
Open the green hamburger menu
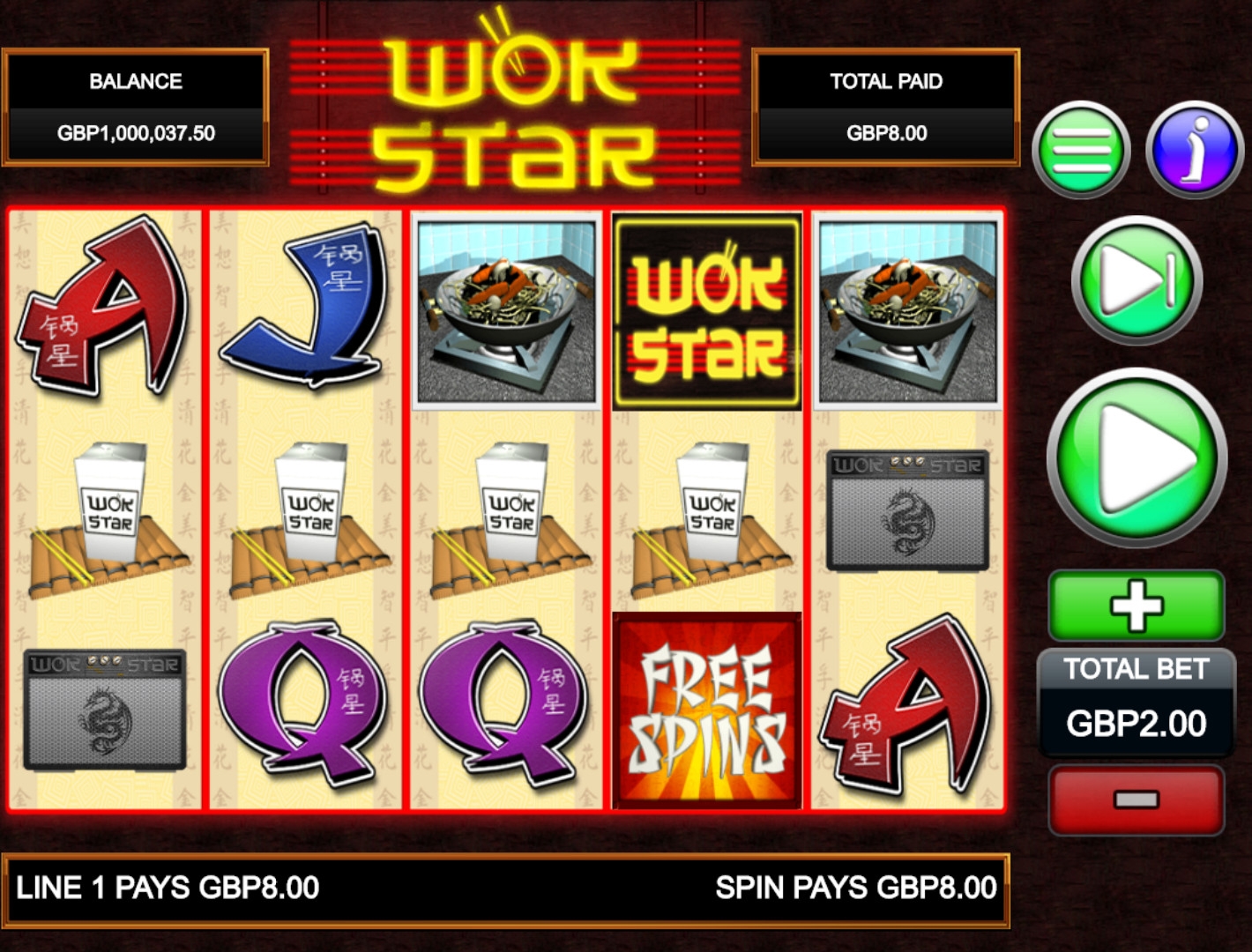(x=1081, y=150)
